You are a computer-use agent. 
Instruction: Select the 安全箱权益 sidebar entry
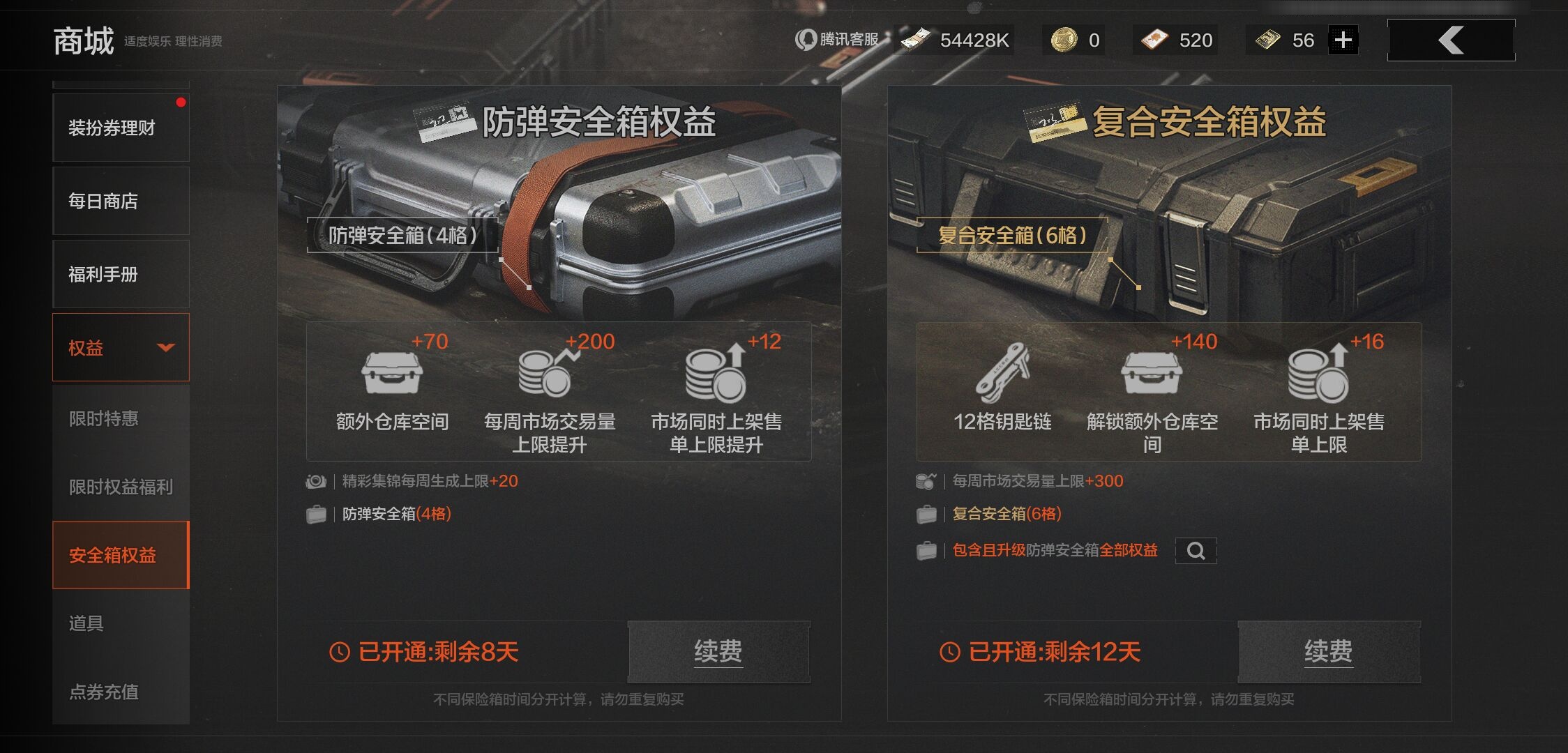click(112, 554)
